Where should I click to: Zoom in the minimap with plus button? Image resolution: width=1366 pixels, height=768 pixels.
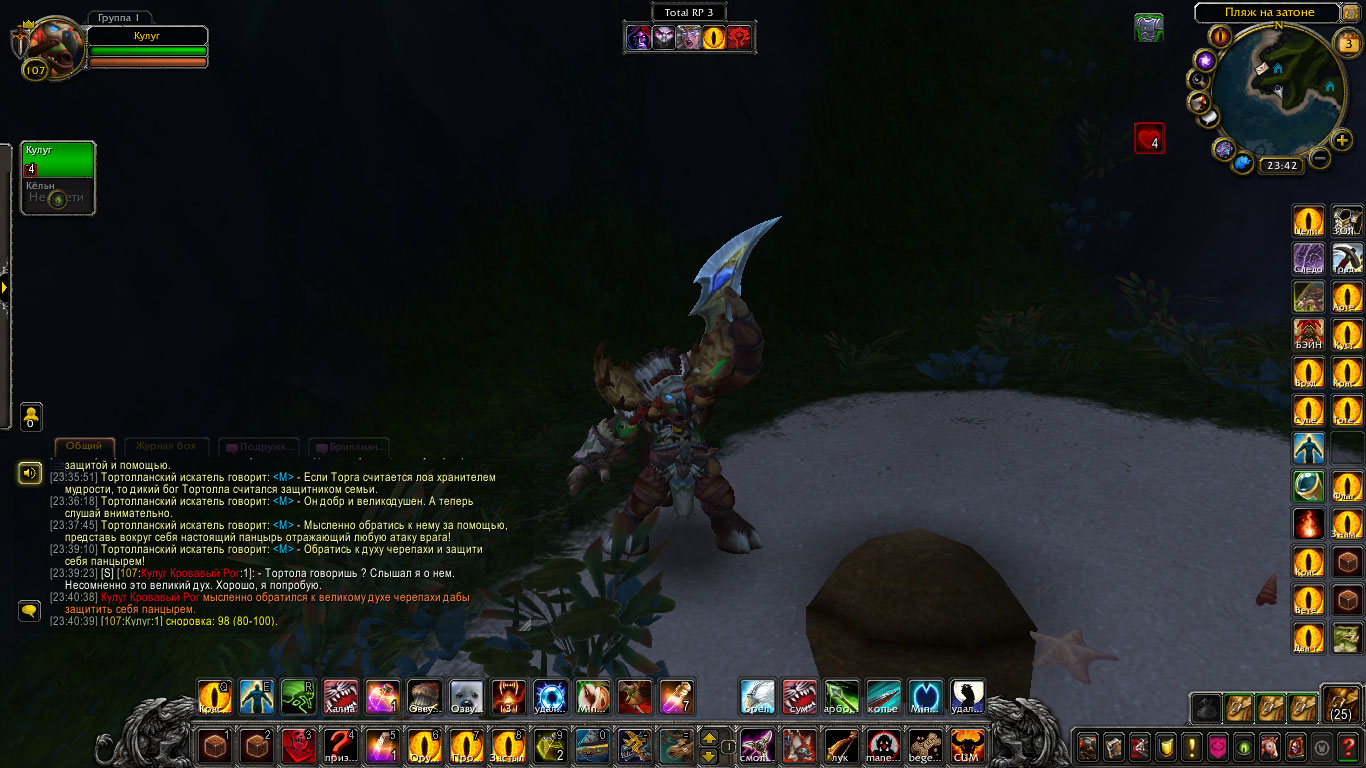coord(1342,140)
